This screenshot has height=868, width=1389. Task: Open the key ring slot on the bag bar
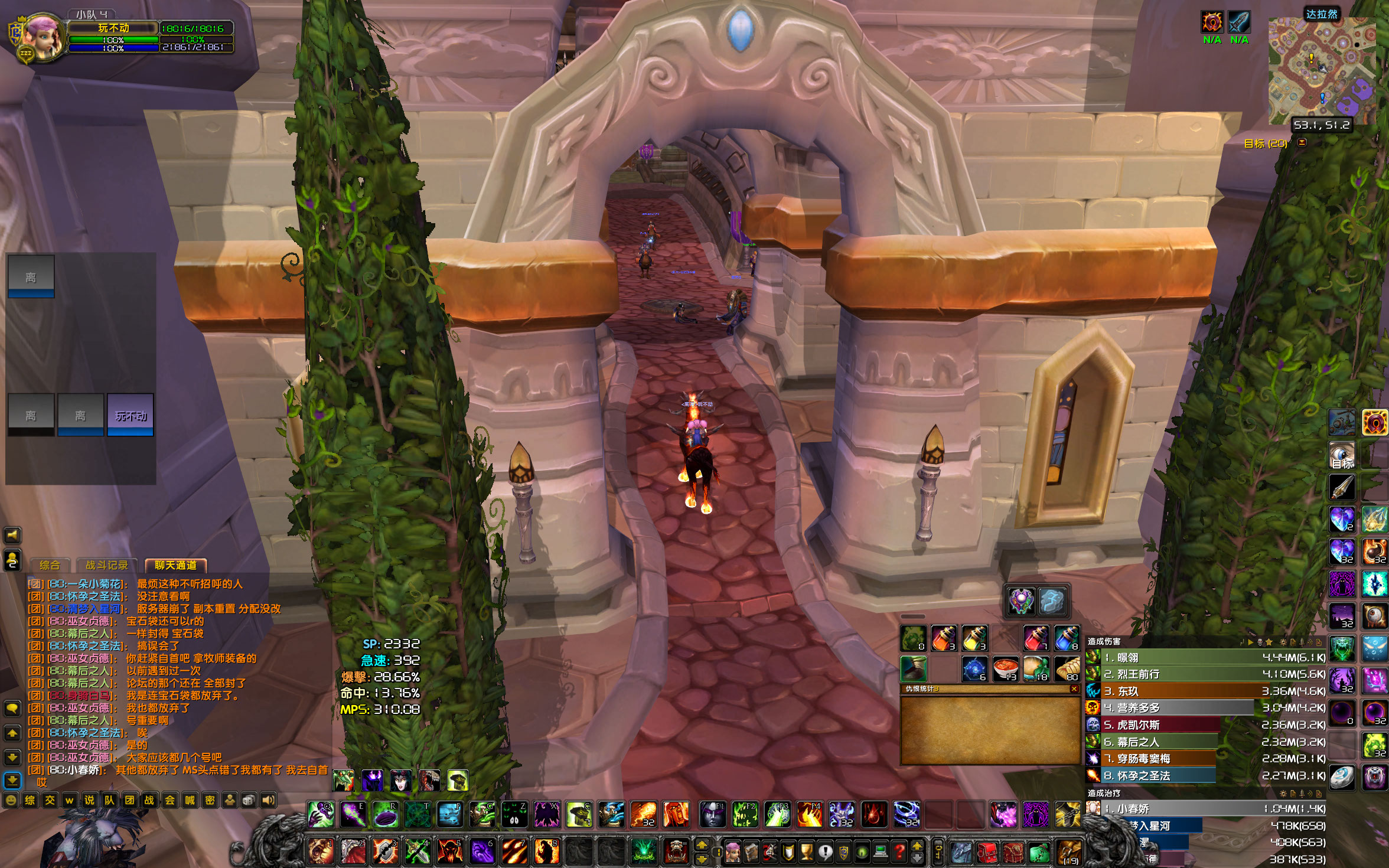click(x=938, y=853)
